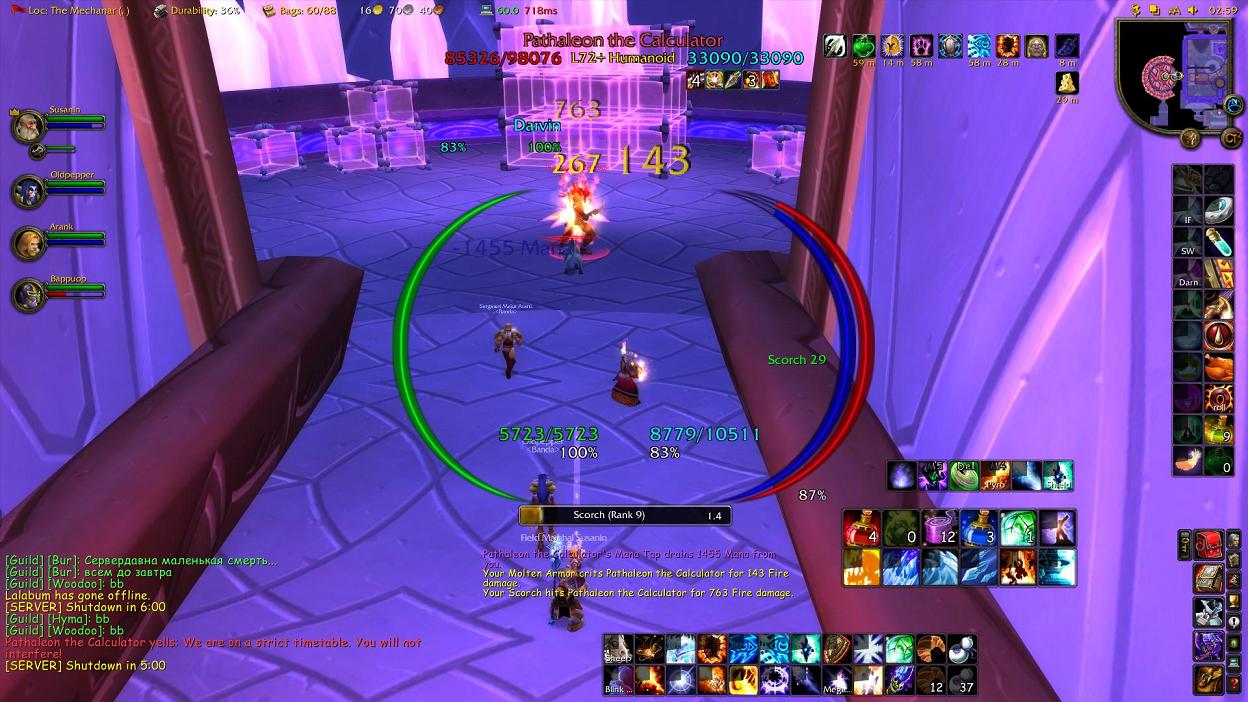
Task: Cast the Pyro action button
Action: 996,476
